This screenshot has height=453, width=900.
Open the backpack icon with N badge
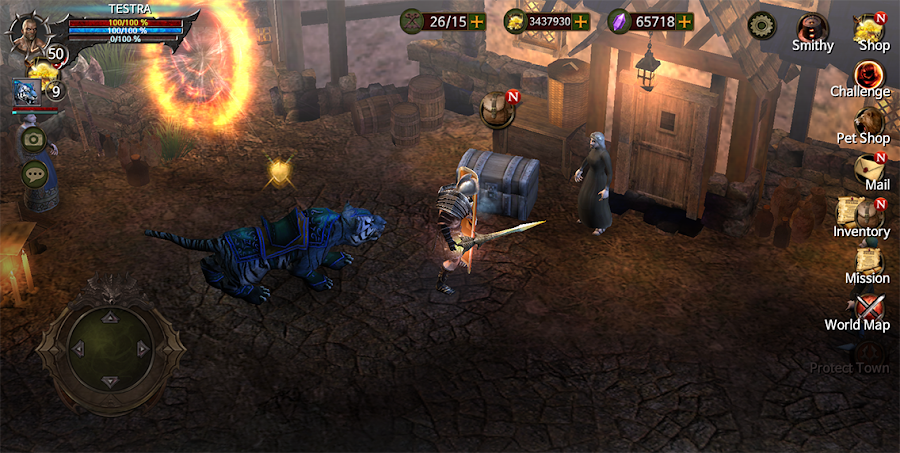coord(497,108)
